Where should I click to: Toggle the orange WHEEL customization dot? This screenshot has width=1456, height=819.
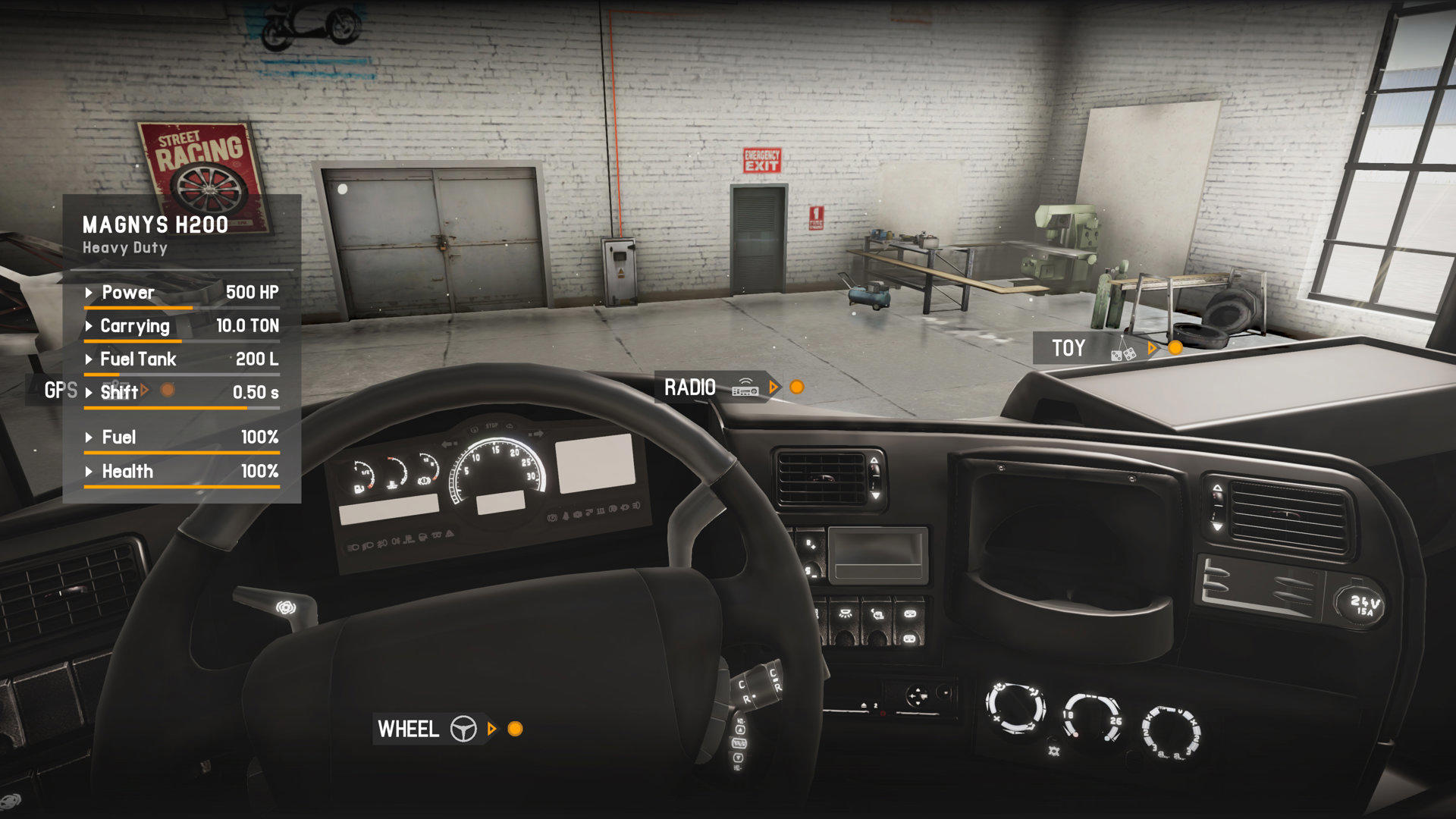pos(514,730)
